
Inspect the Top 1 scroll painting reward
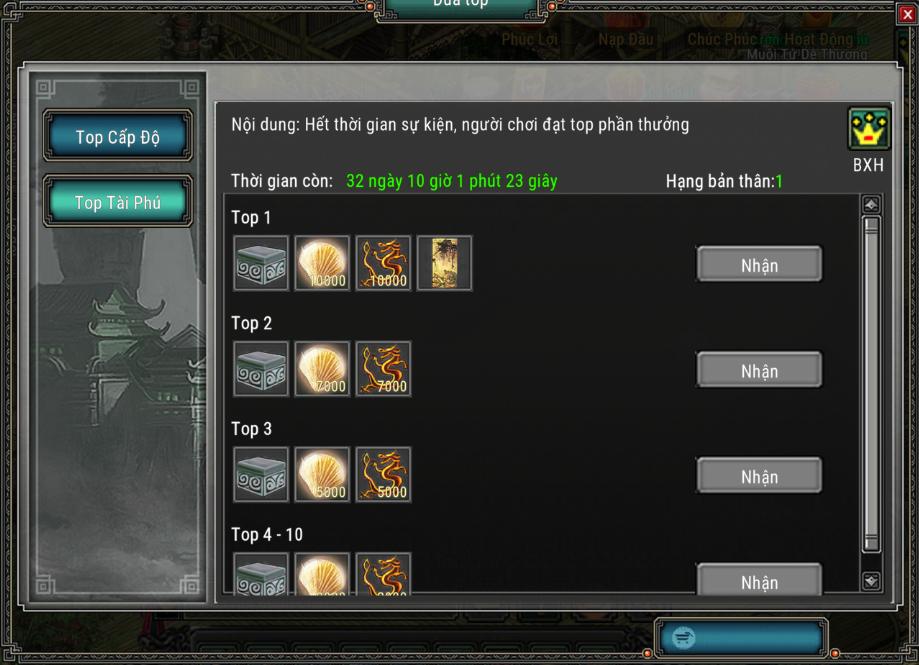(444, 264)
